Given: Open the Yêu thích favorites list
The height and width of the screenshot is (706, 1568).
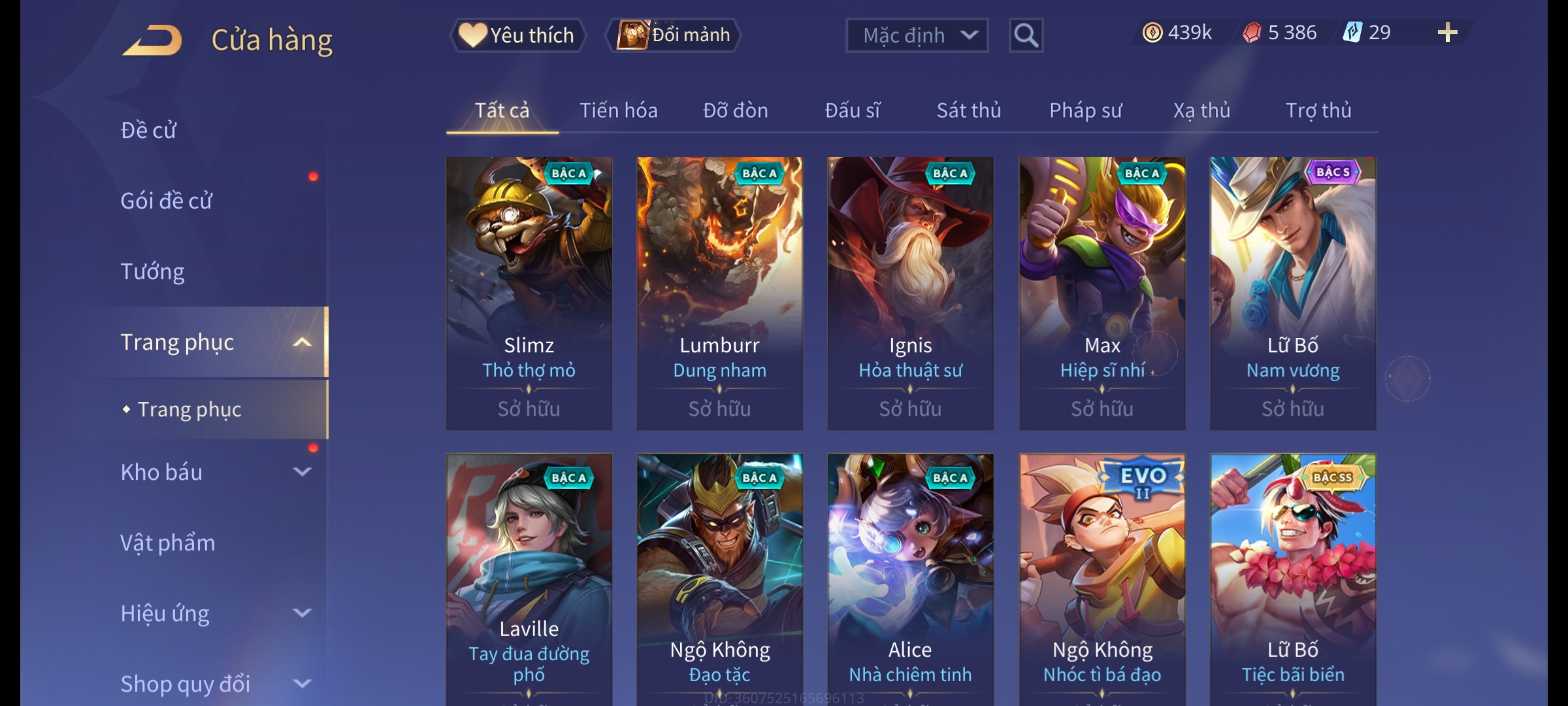Looking at the screenshot, I should [517, 35].
